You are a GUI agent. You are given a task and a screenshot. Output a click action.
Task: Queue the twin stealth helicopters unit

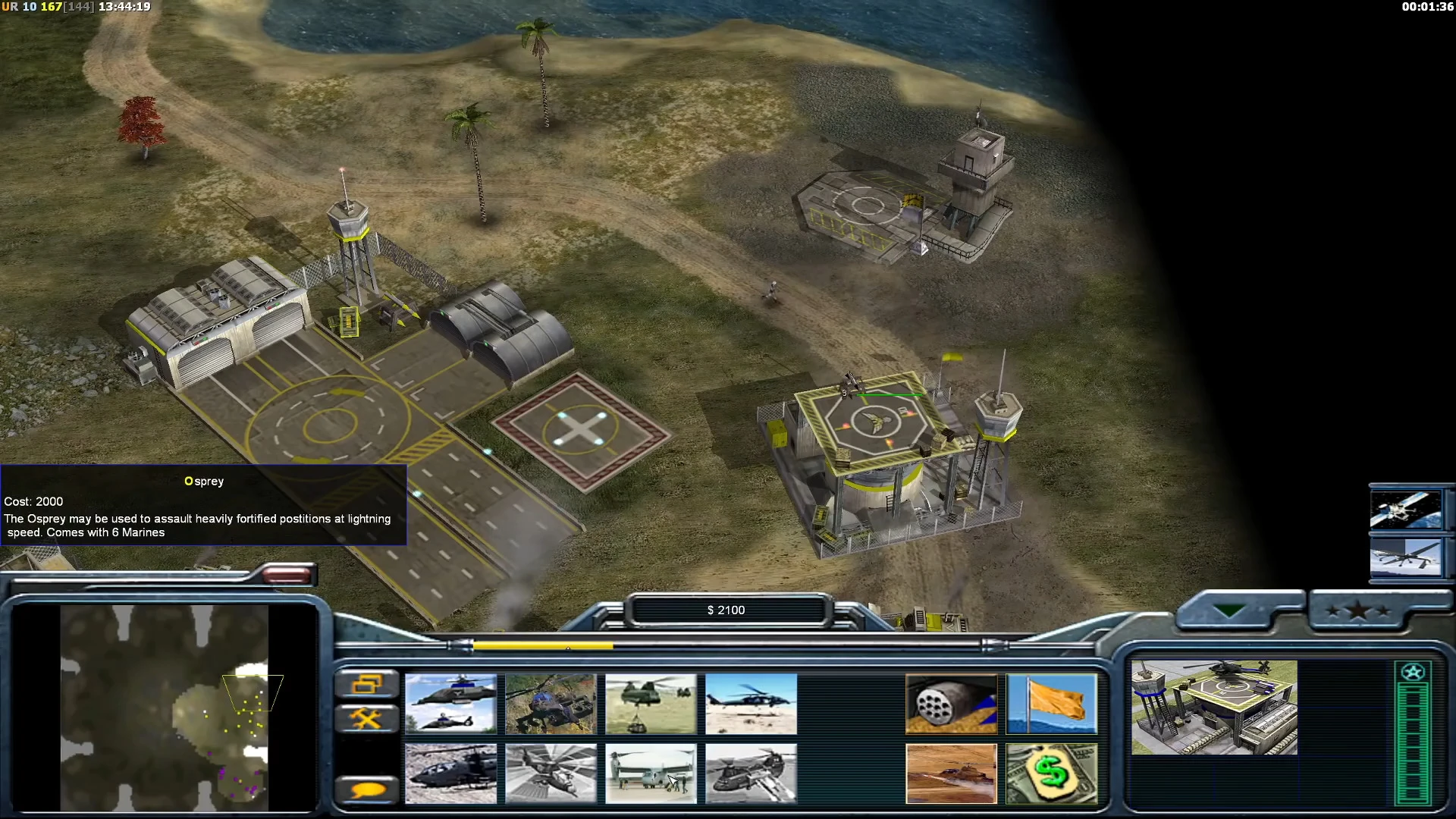point(450,704)
